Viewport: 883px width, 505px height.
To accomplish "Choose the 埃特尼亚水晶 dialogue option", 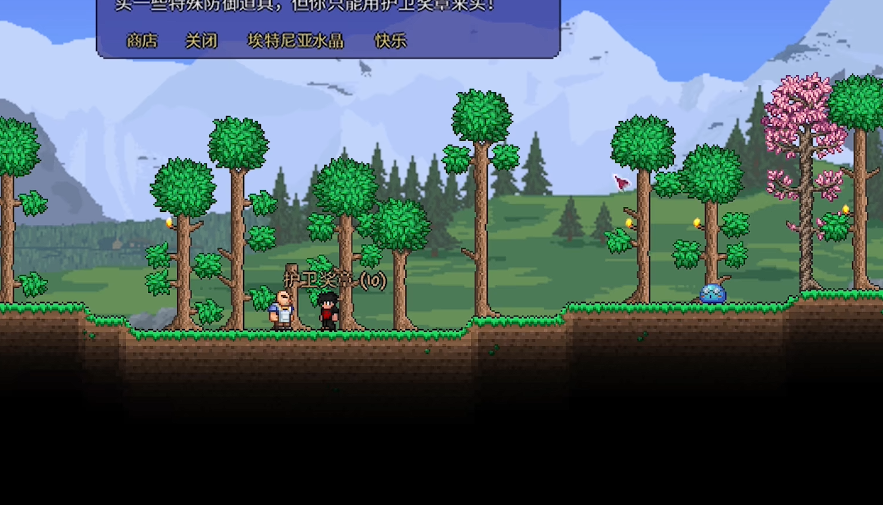I will coord(295,41).
